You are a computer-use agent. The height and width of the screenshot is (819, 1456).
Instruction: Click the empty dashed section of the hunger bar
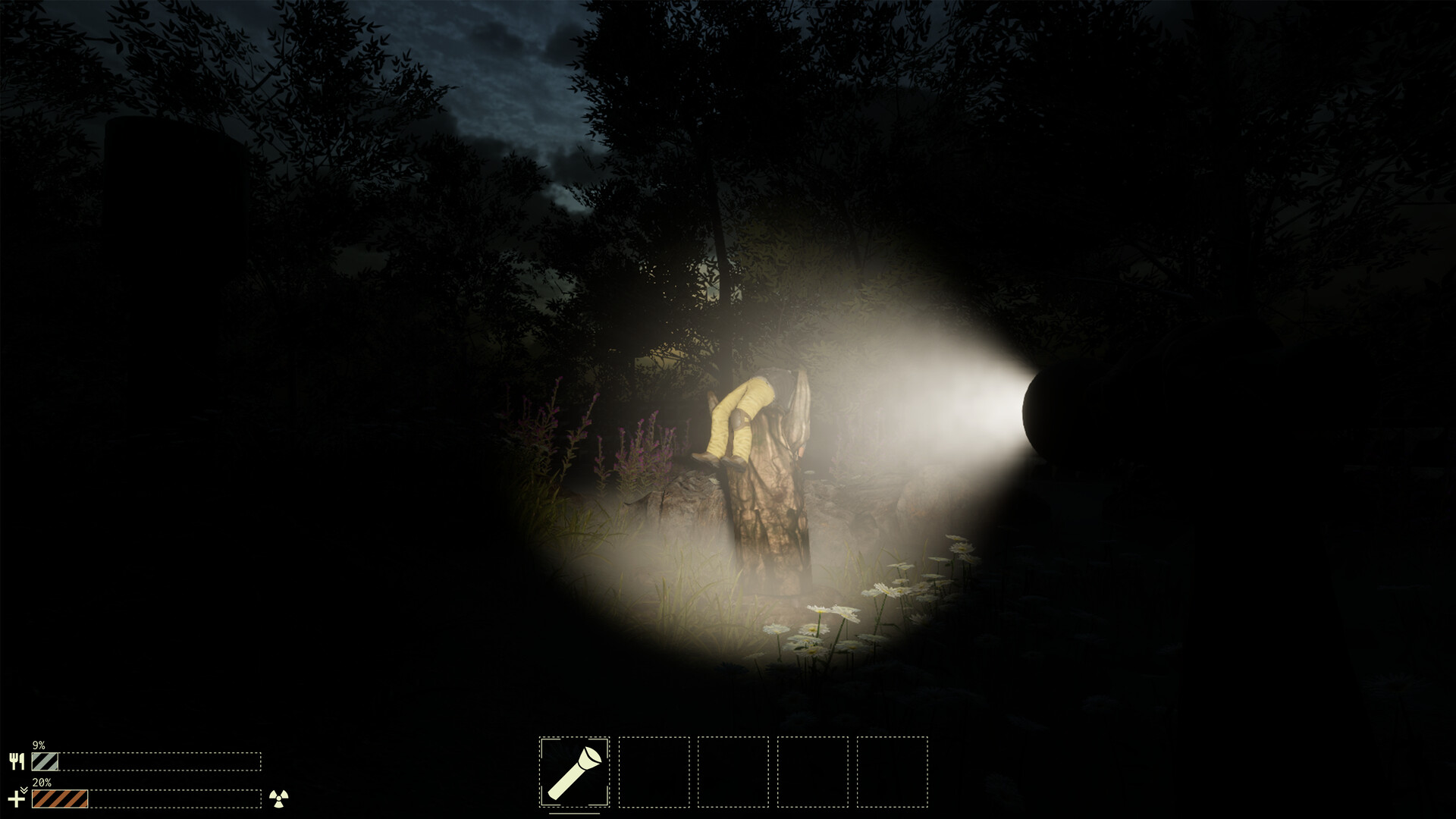(160, 761)
